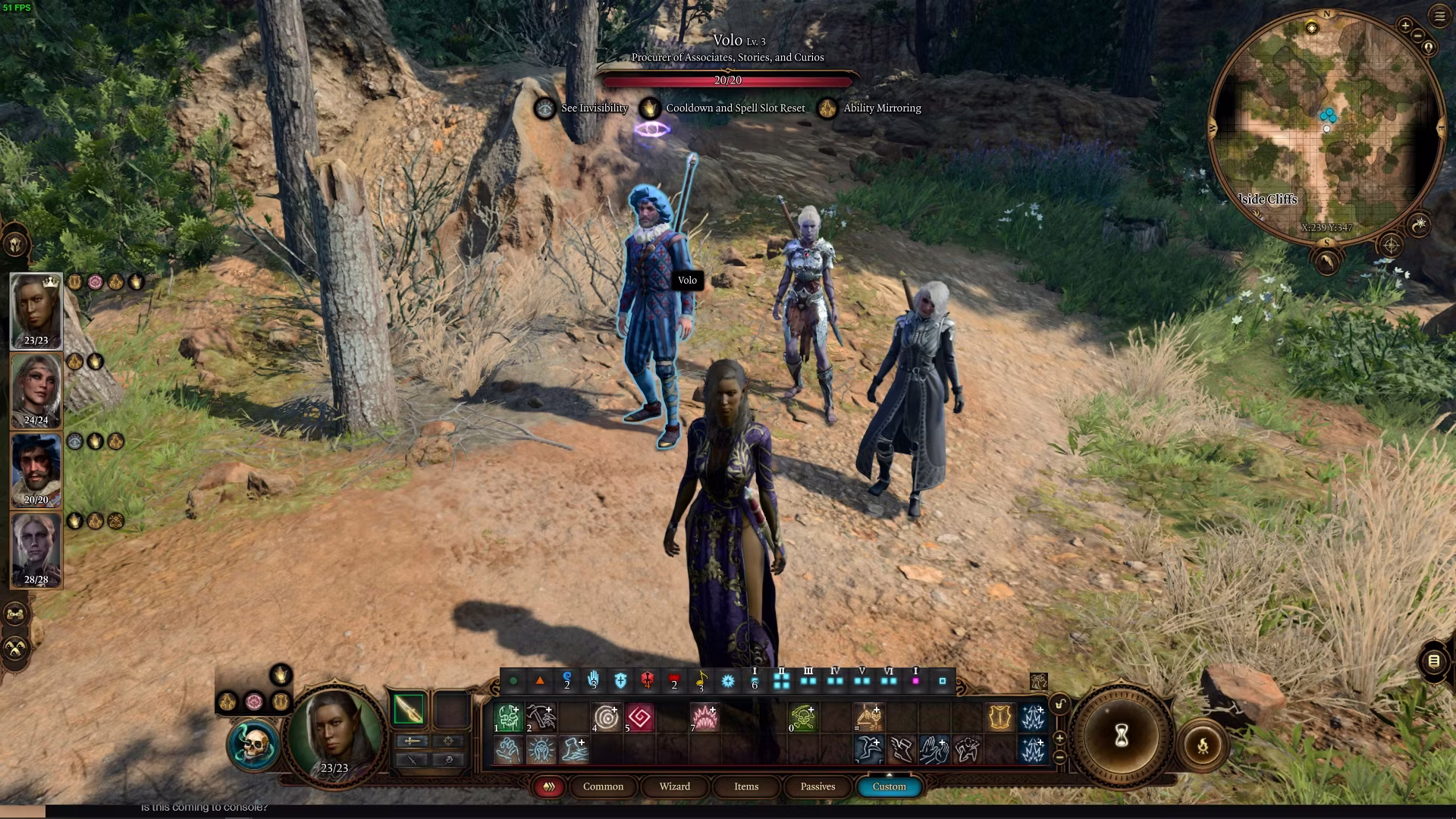Open the campfire rest menu
1456x819 pixels.
(1203, 746)
